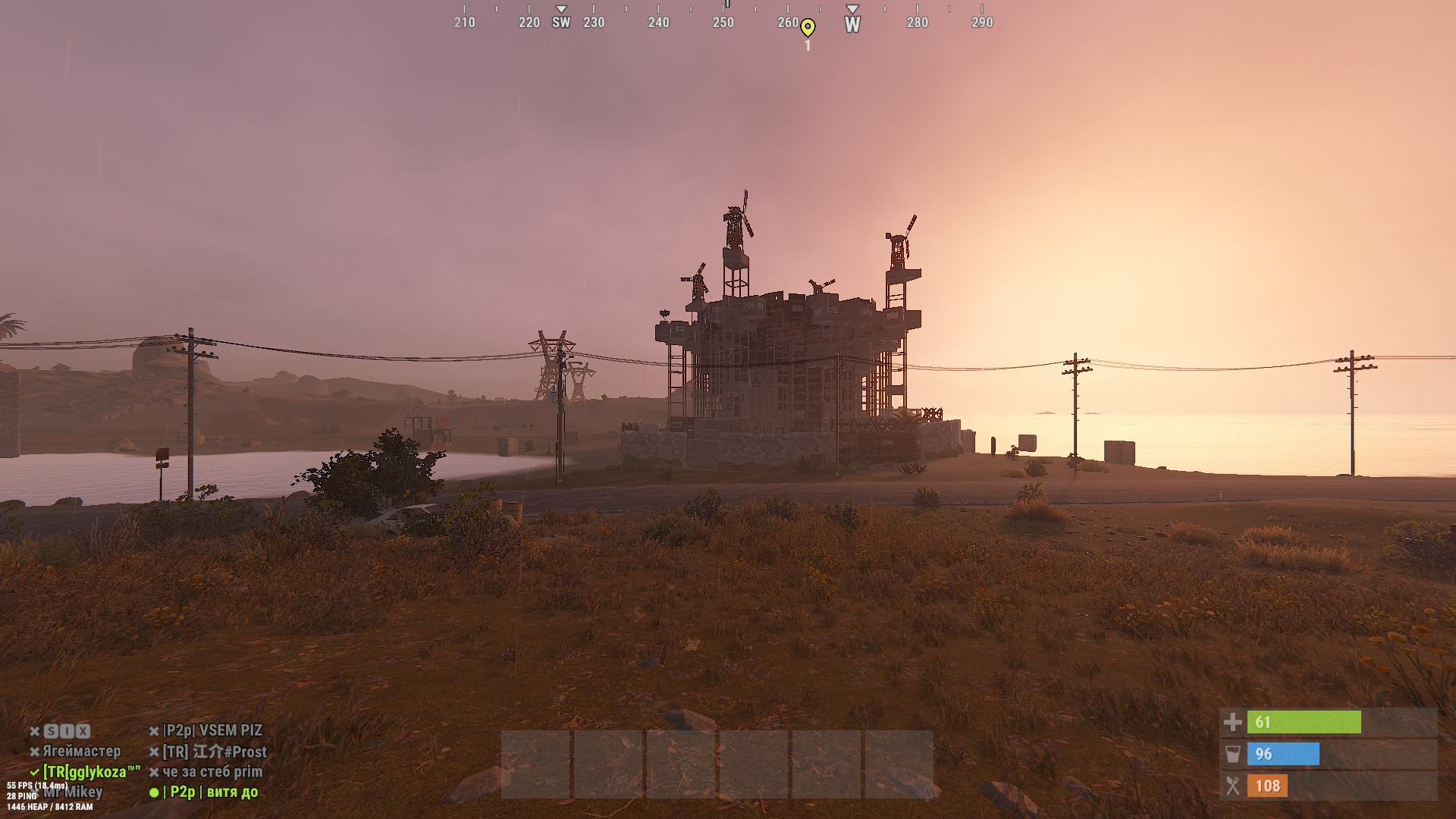The height and width of the screenshot is (819, 1456).
Task: Choose teammate че за стеб prim
Action: [212, 772]
